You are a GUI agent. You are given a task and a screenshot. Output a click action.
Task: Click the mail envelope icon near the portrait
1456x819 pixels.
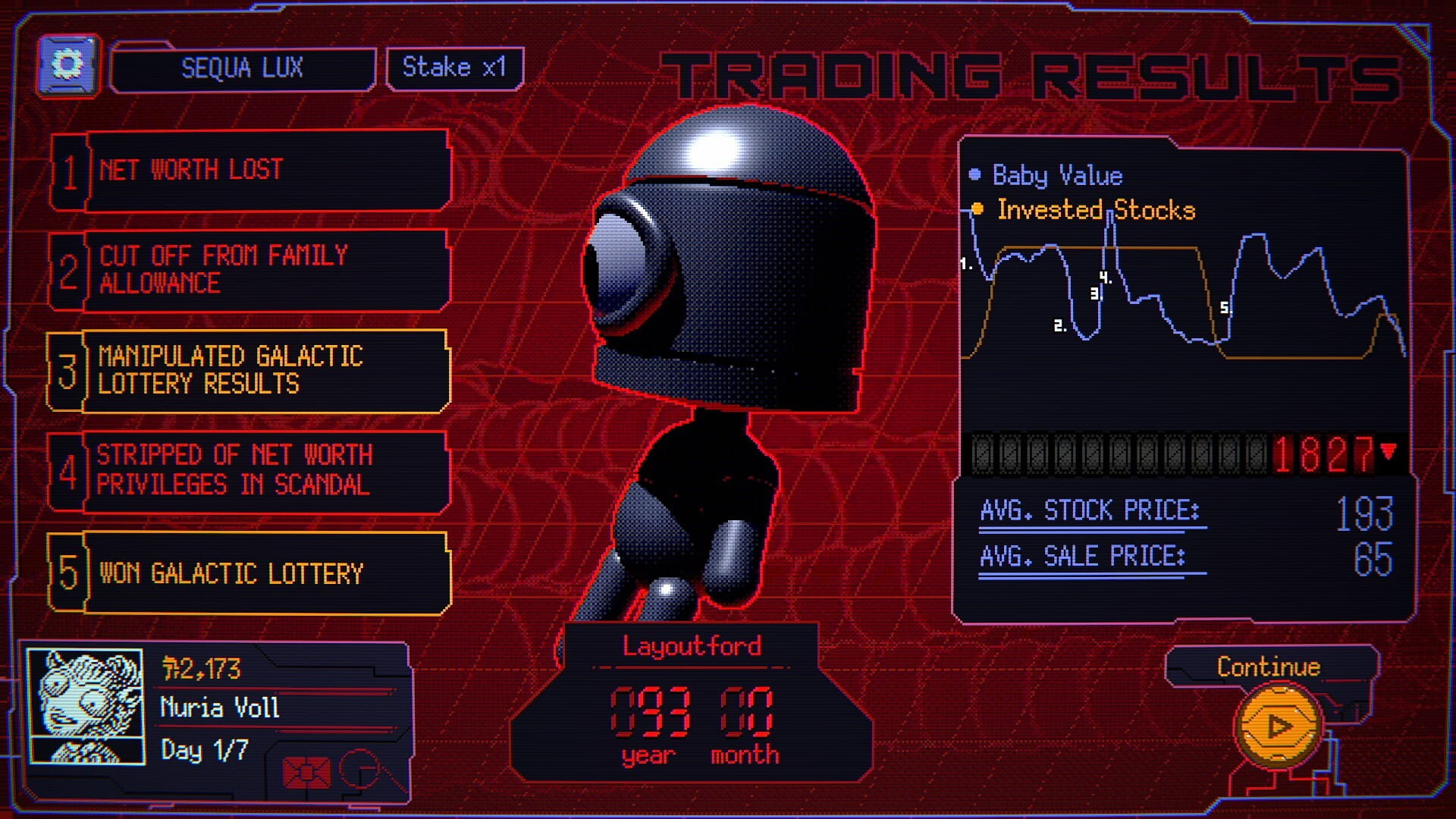[306, 770]
